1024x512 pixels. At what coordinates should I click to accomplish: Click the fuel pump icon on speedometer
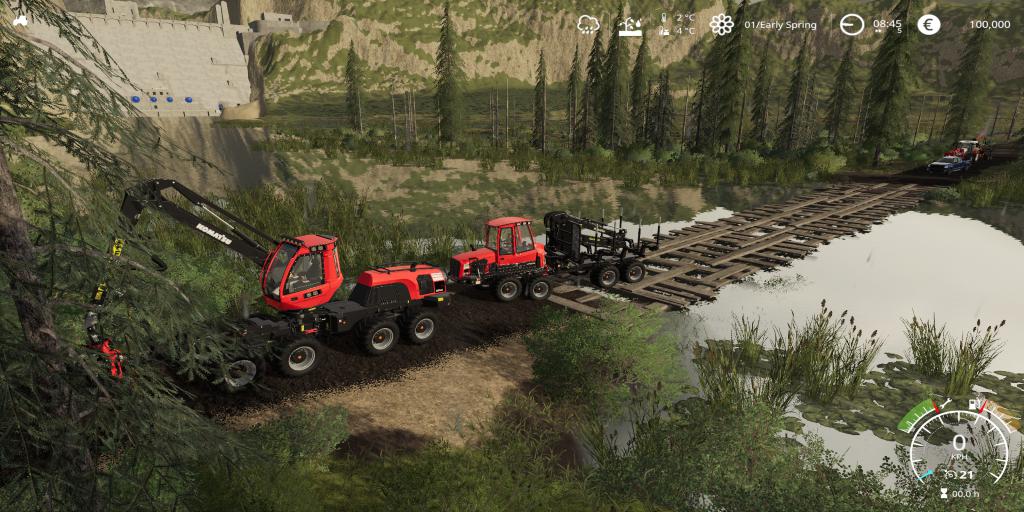pos(972,403)
